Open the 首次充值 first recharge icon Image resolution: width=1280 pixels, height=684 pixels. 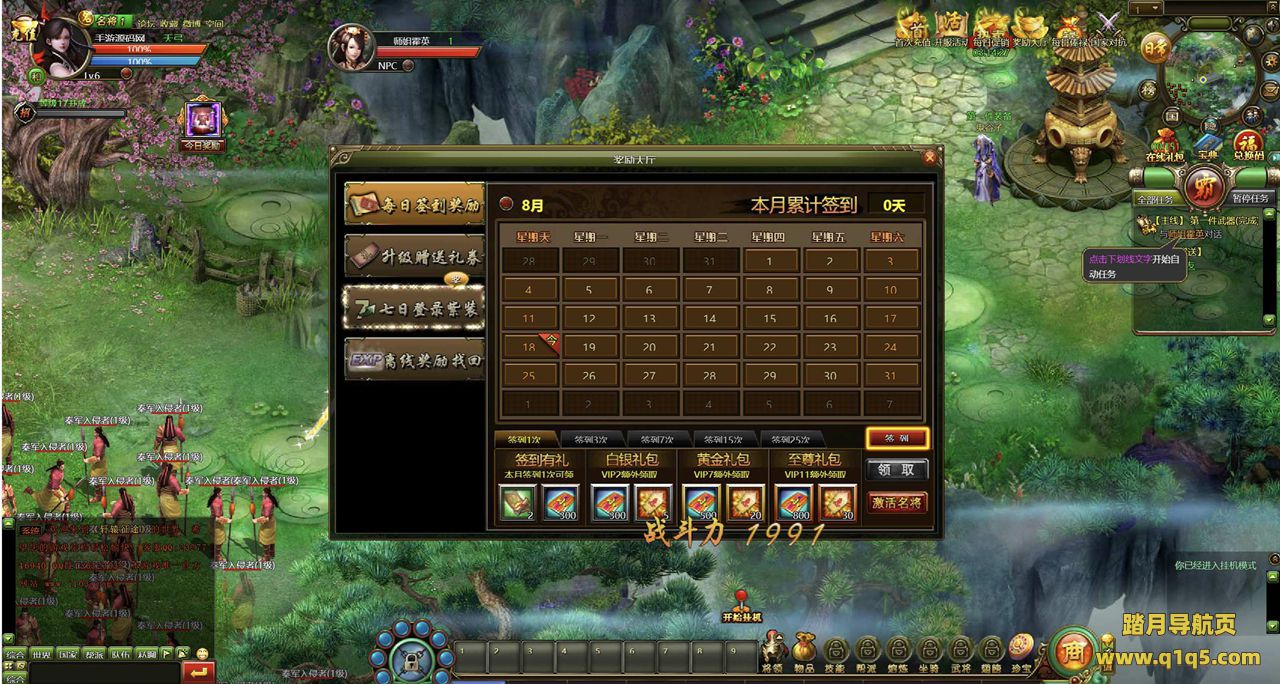click(x=913, y=27)
